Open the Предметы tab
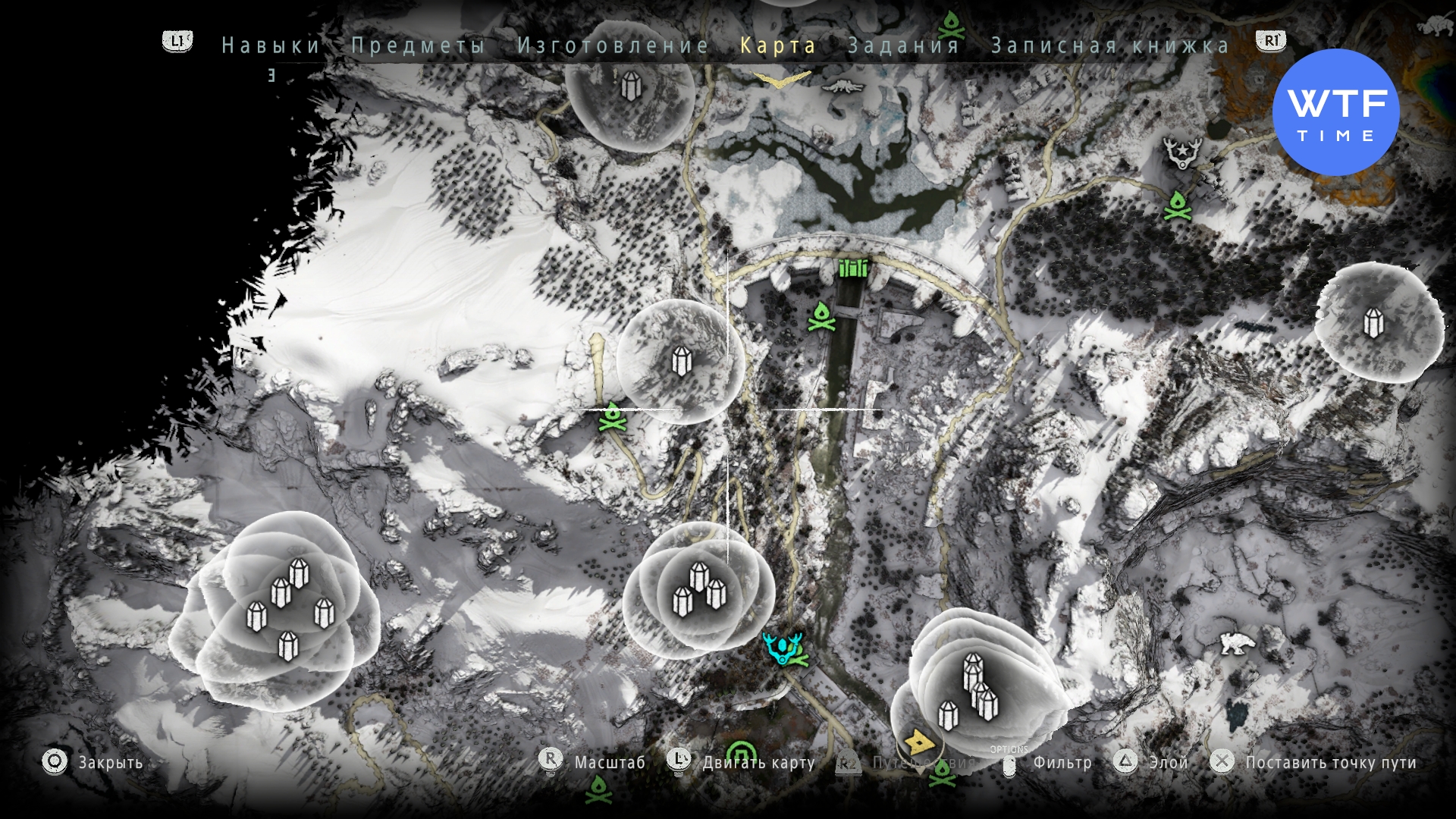This screenshot has width=1456, height=819. tap(418, 45)
